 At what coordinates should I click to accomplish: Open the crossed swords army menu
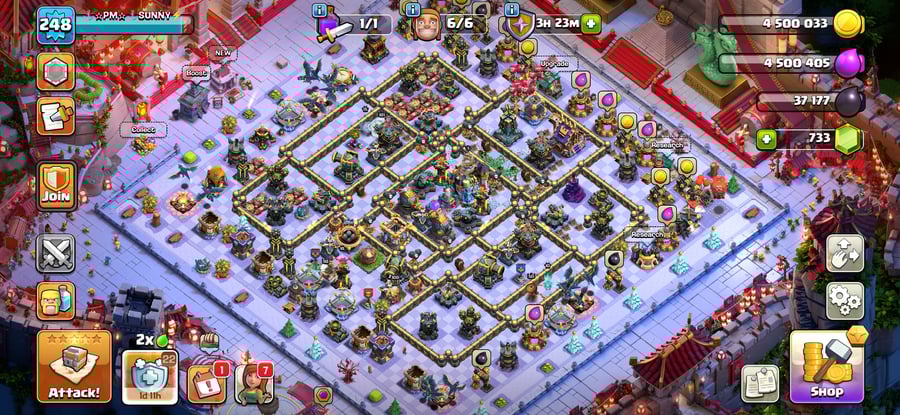click(x=56, y=252)
